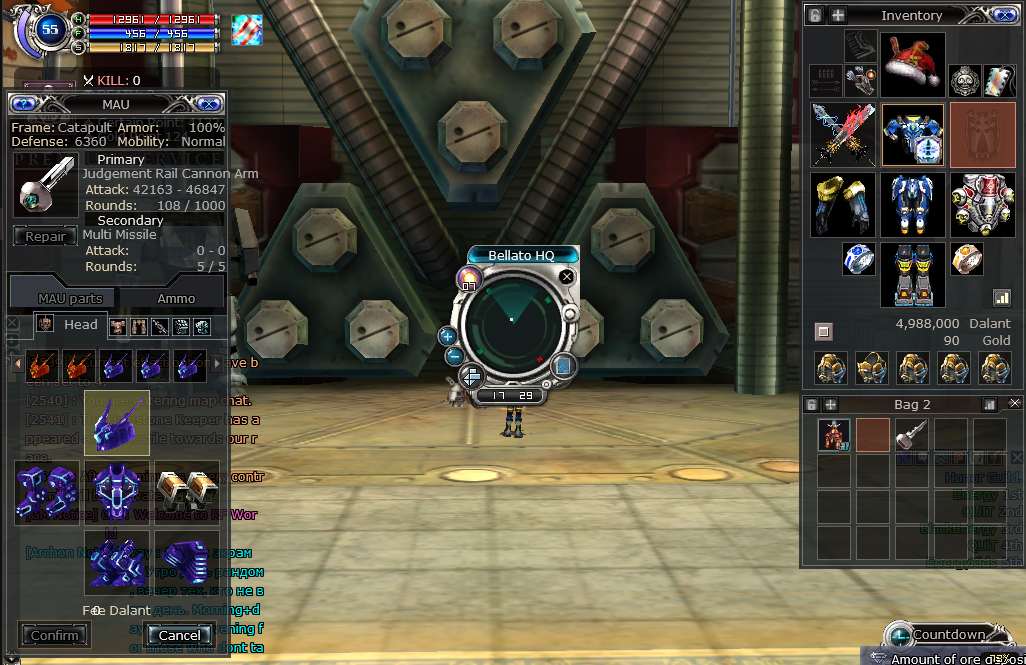Click the crossed swords weapon slot
The height and width of the screenshot is (665, 1026).
click(843, 135)
